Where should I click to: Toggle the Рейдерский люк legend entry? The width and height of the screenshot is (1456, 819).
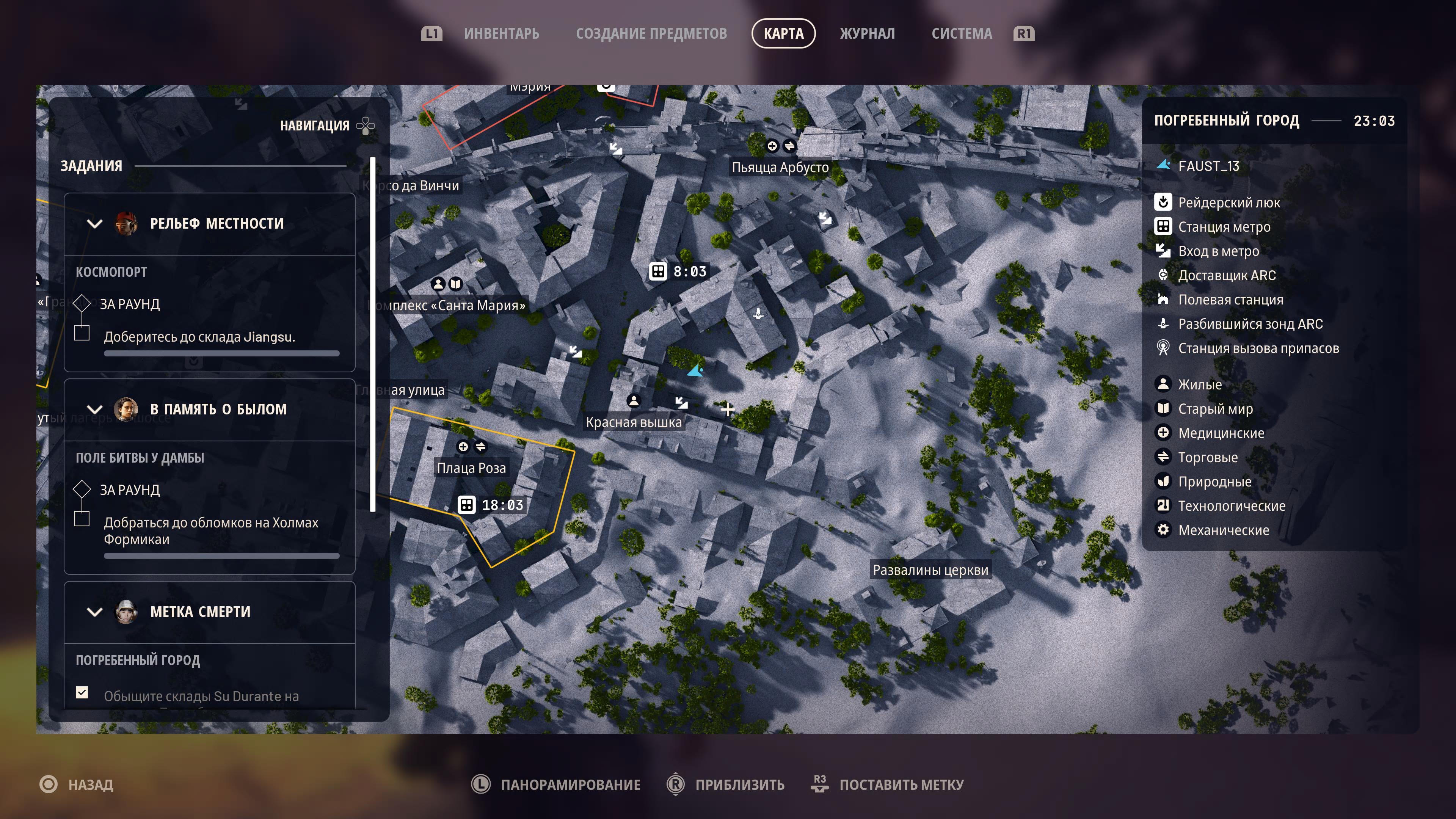coord(1228,202)
